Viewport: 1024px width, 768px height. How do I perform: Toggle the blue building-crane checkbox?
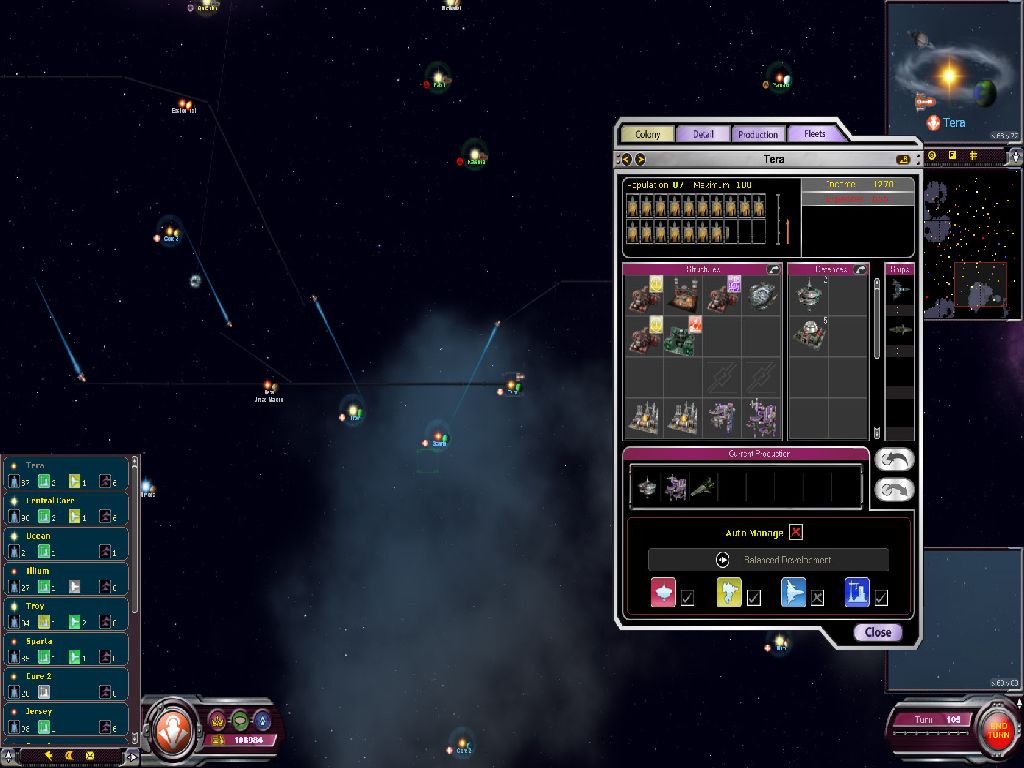coord(881,598)
